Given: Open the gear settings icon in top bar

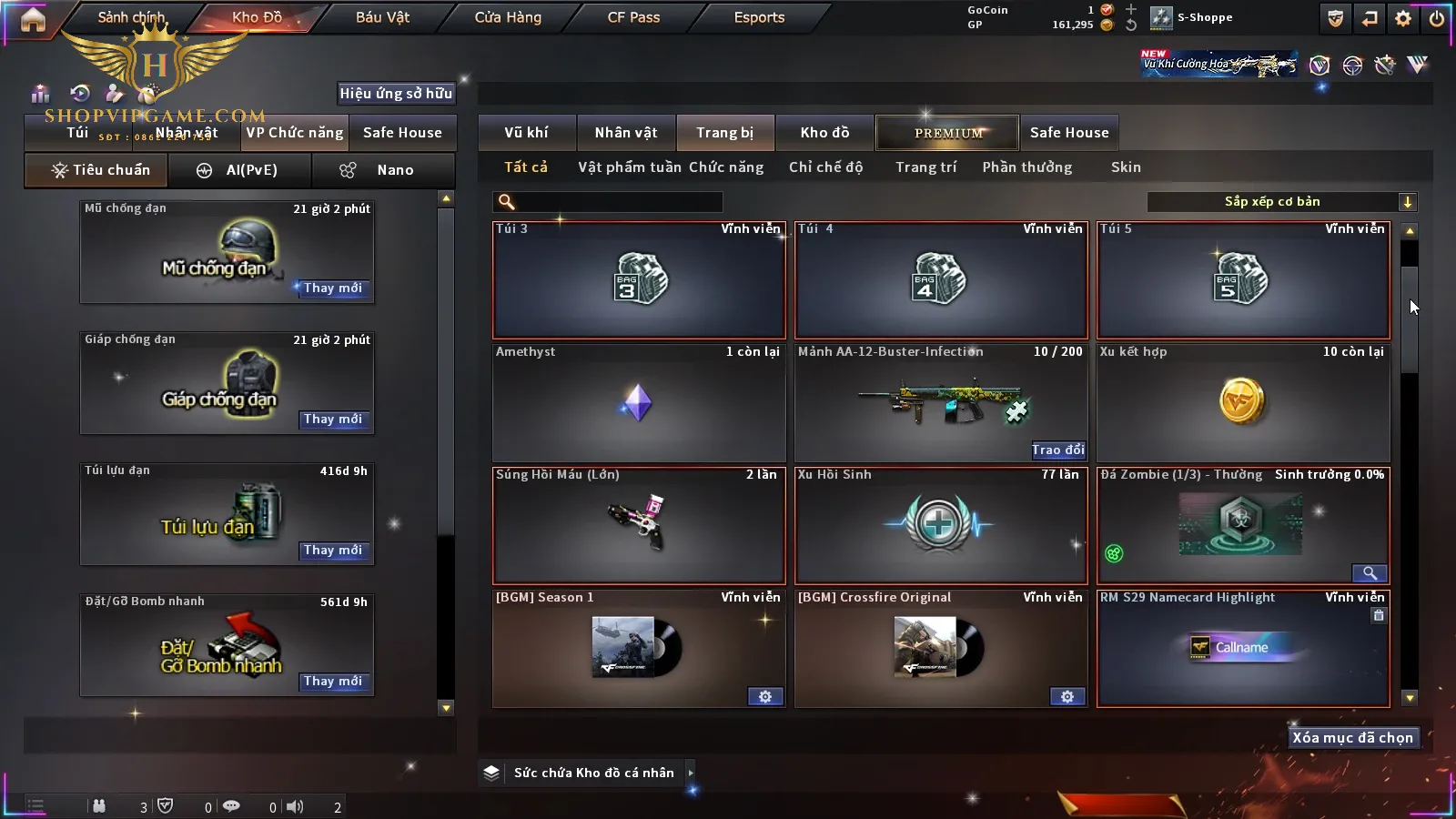Looking at the screenshot, I should pyautogui.click(x=1403, y=18).
